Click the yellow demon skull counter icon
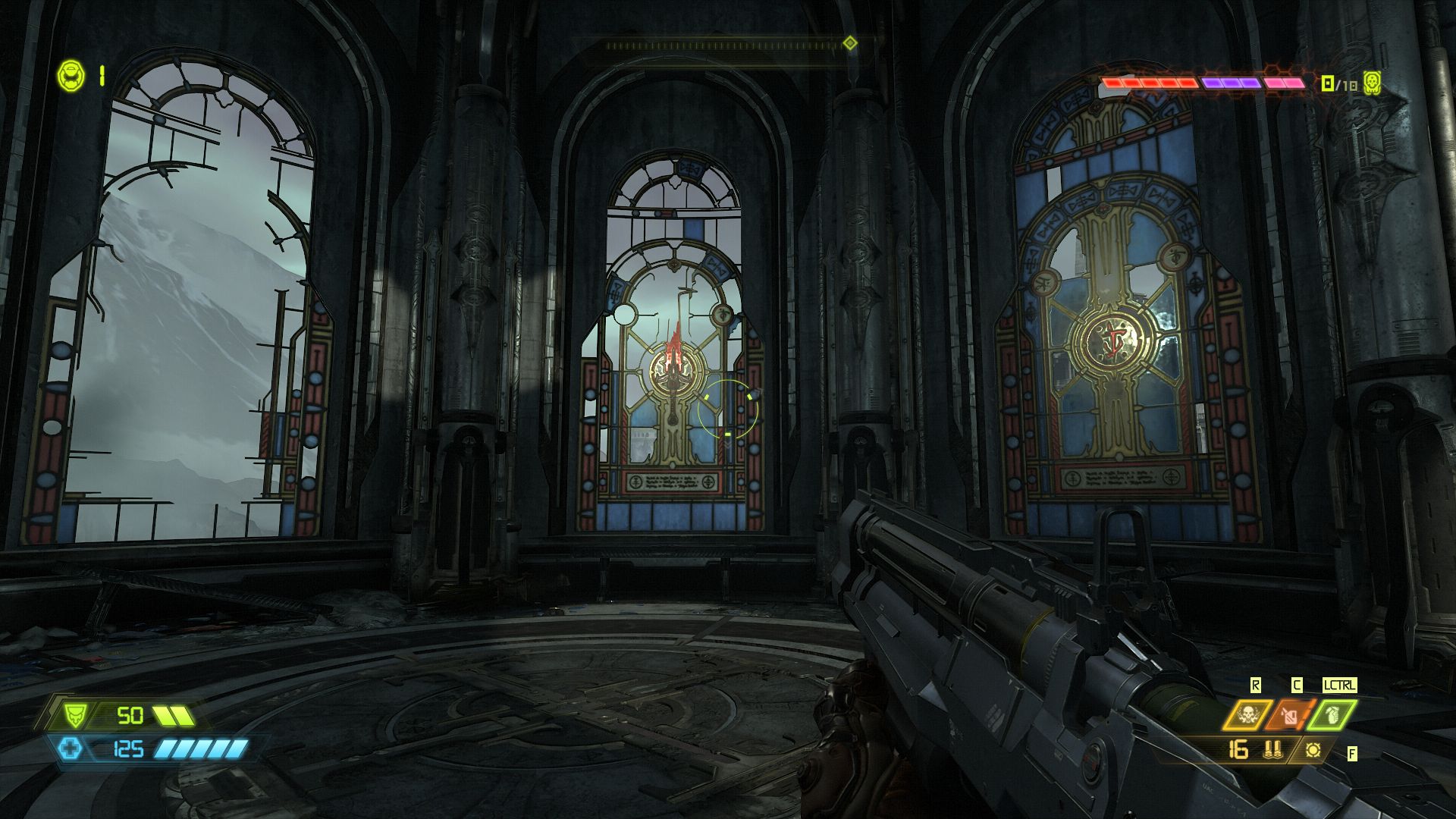 point(1371,82)
